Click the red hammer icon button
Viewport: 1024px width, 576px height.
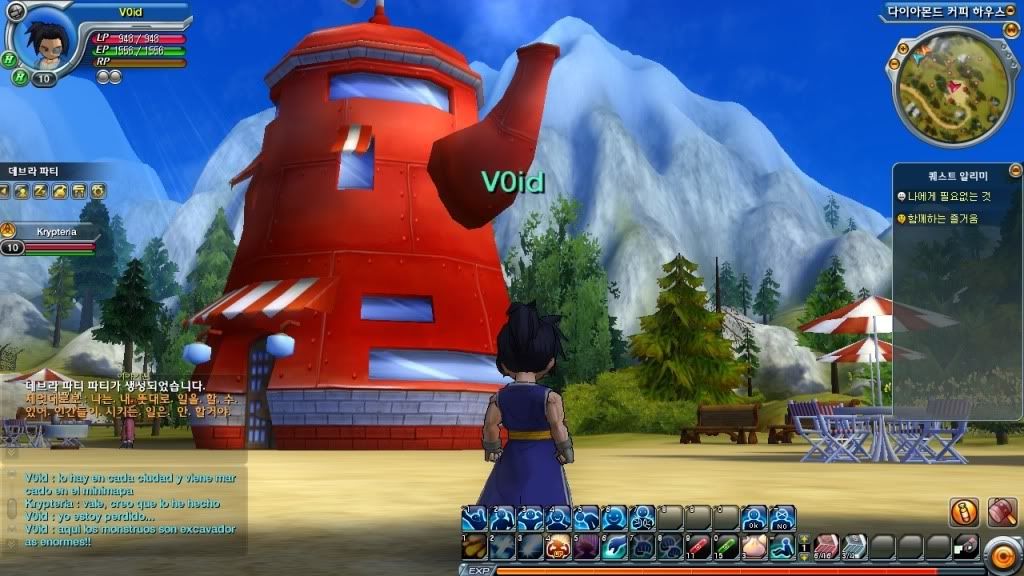pos(1002,513)
